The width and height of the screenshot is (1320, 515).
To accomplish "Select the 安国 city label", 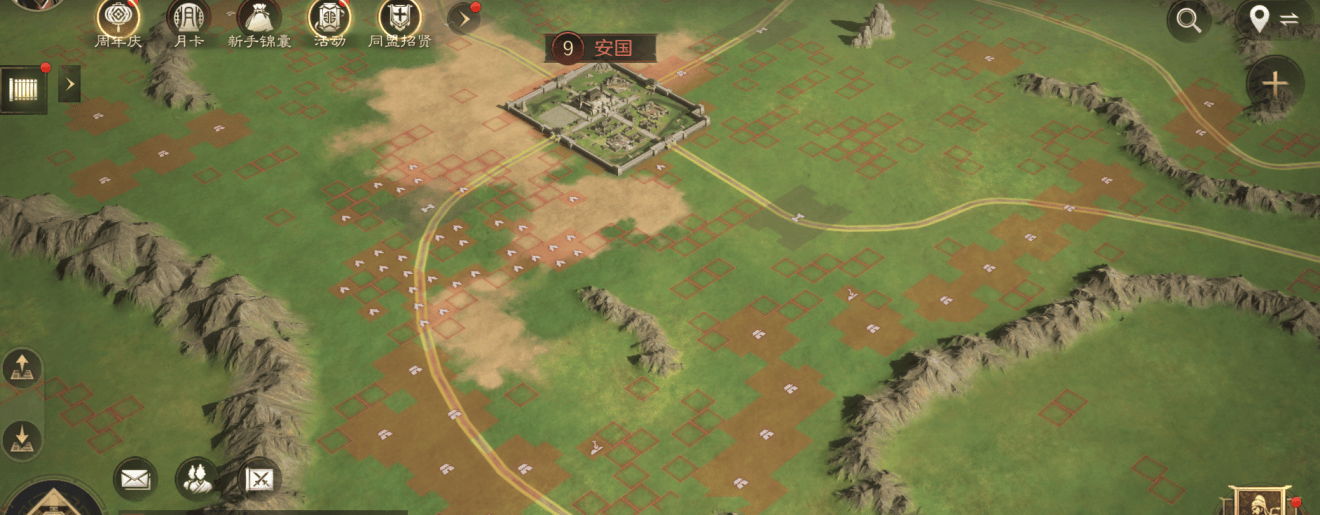I will (x=601, y=47).
